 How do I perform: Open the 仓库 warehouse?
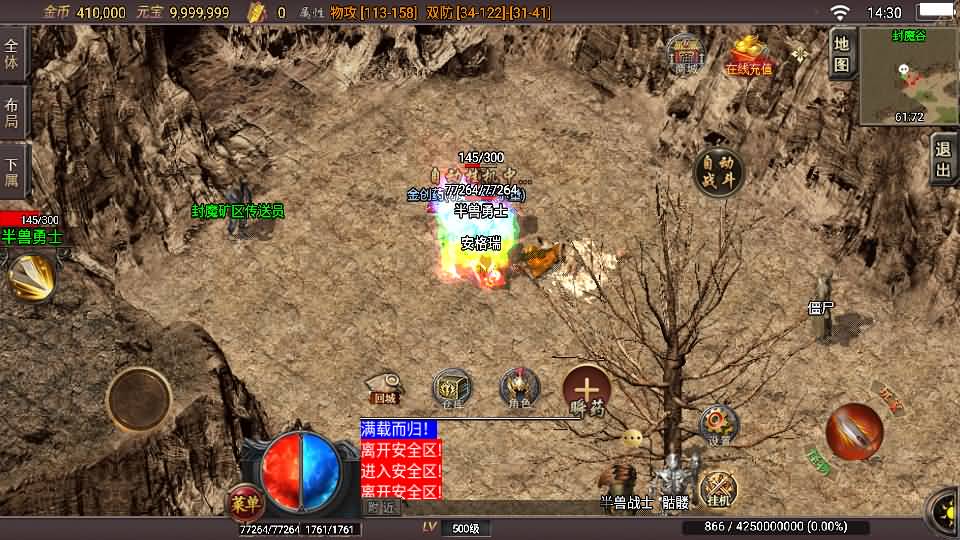pos(452,389)
